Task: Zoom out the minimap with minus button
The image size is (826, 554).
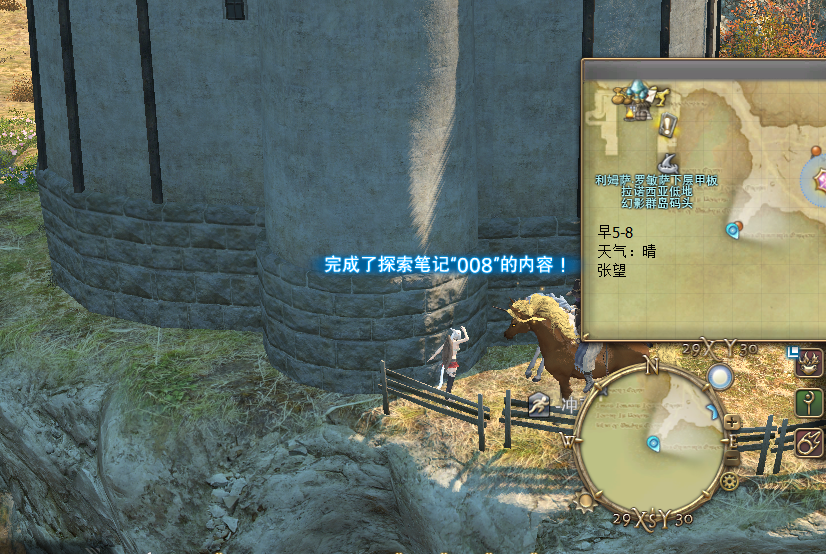Action: tap(732, 459)
